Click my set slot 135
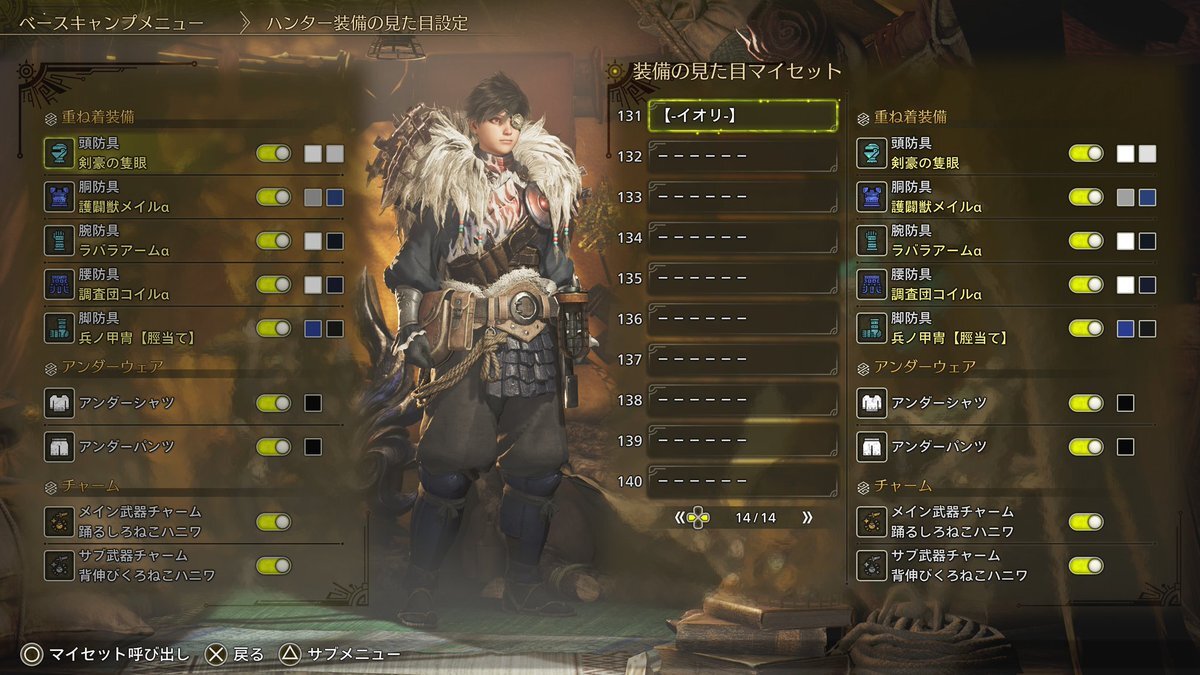Screen dimensions: 1200x675 click(742, 278)
